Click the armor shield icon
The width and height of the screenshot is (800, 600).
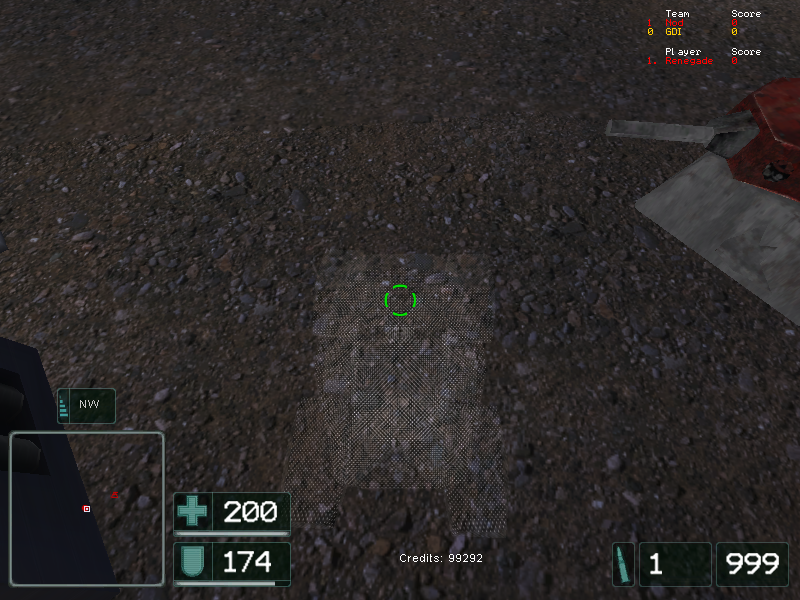(193, 562)
